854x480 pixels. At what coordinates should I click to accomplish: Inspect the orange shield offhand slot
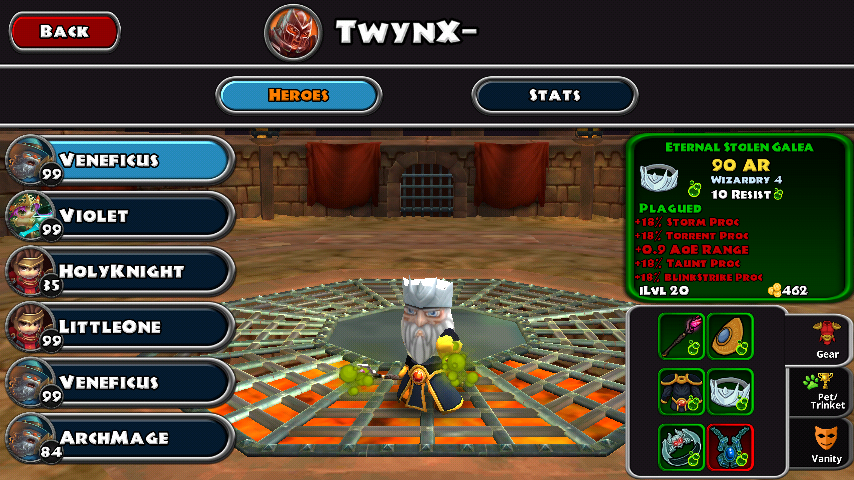click(x=730, y=336)
